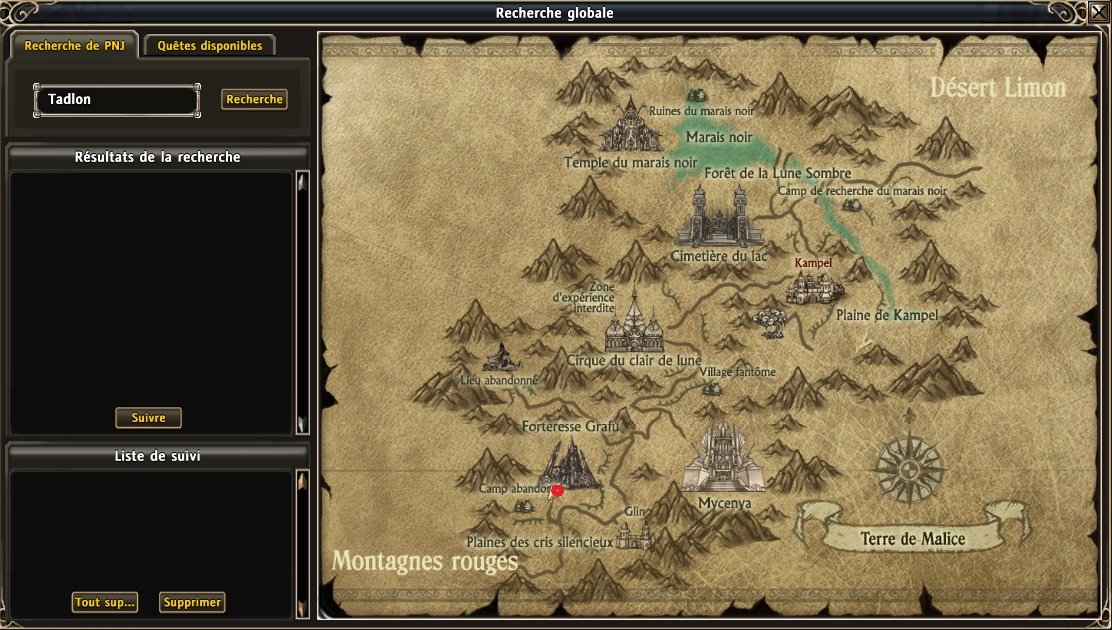This screenshot has width=1112, height=630.
Task: Click the Tadlon search input field
Action: [116, 100]
